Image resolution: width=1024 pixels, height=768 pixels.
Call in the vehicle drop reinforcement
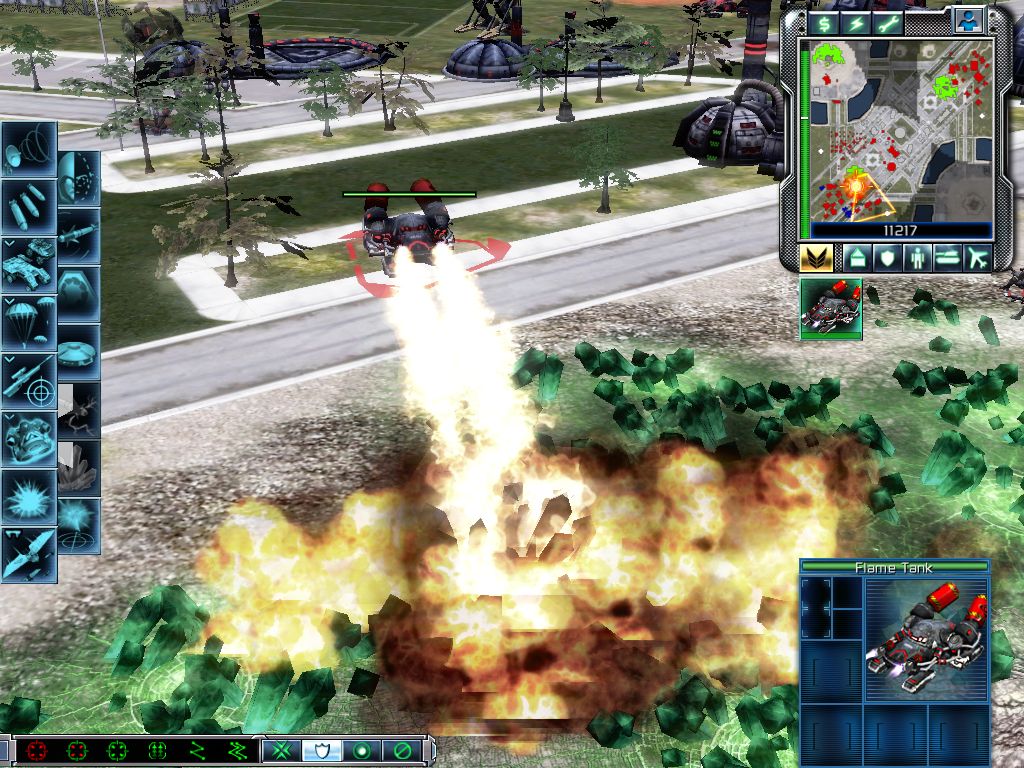click(28, 264)
